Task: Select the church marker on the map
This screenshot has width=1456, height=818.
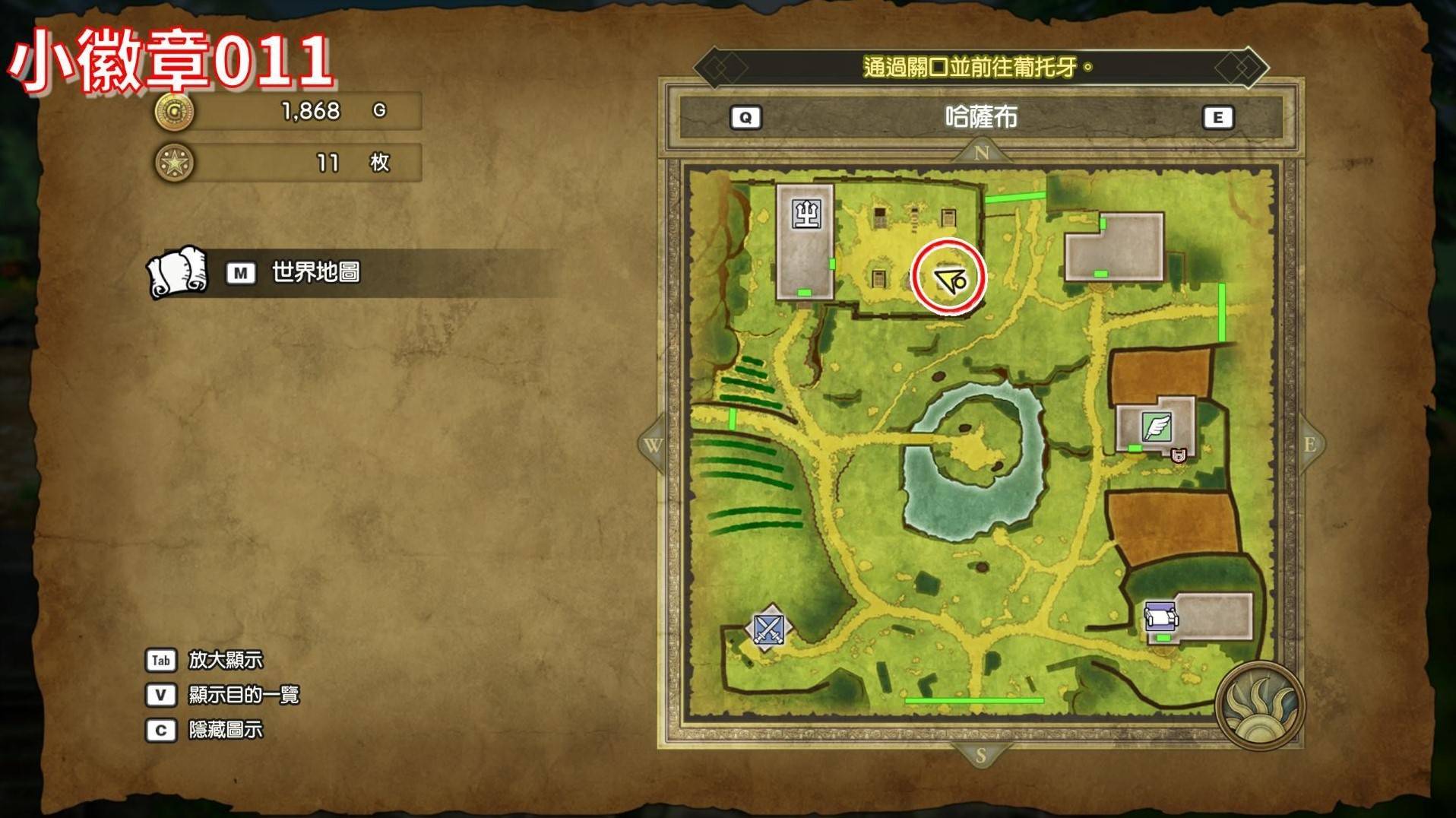Action: [x=806, y=214]
